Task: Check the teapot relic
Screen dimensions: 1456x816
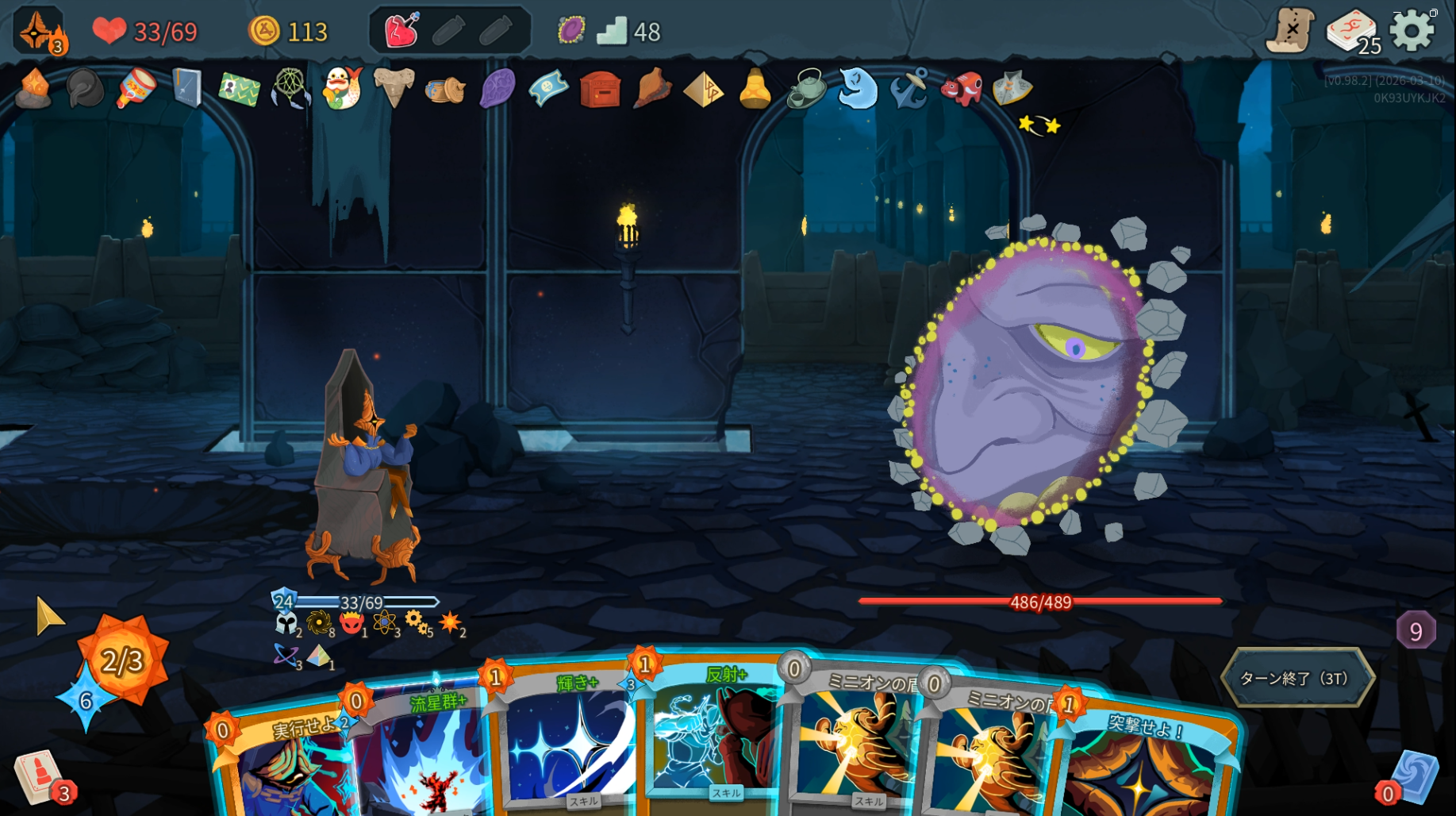Action: (x=806, y=88)
